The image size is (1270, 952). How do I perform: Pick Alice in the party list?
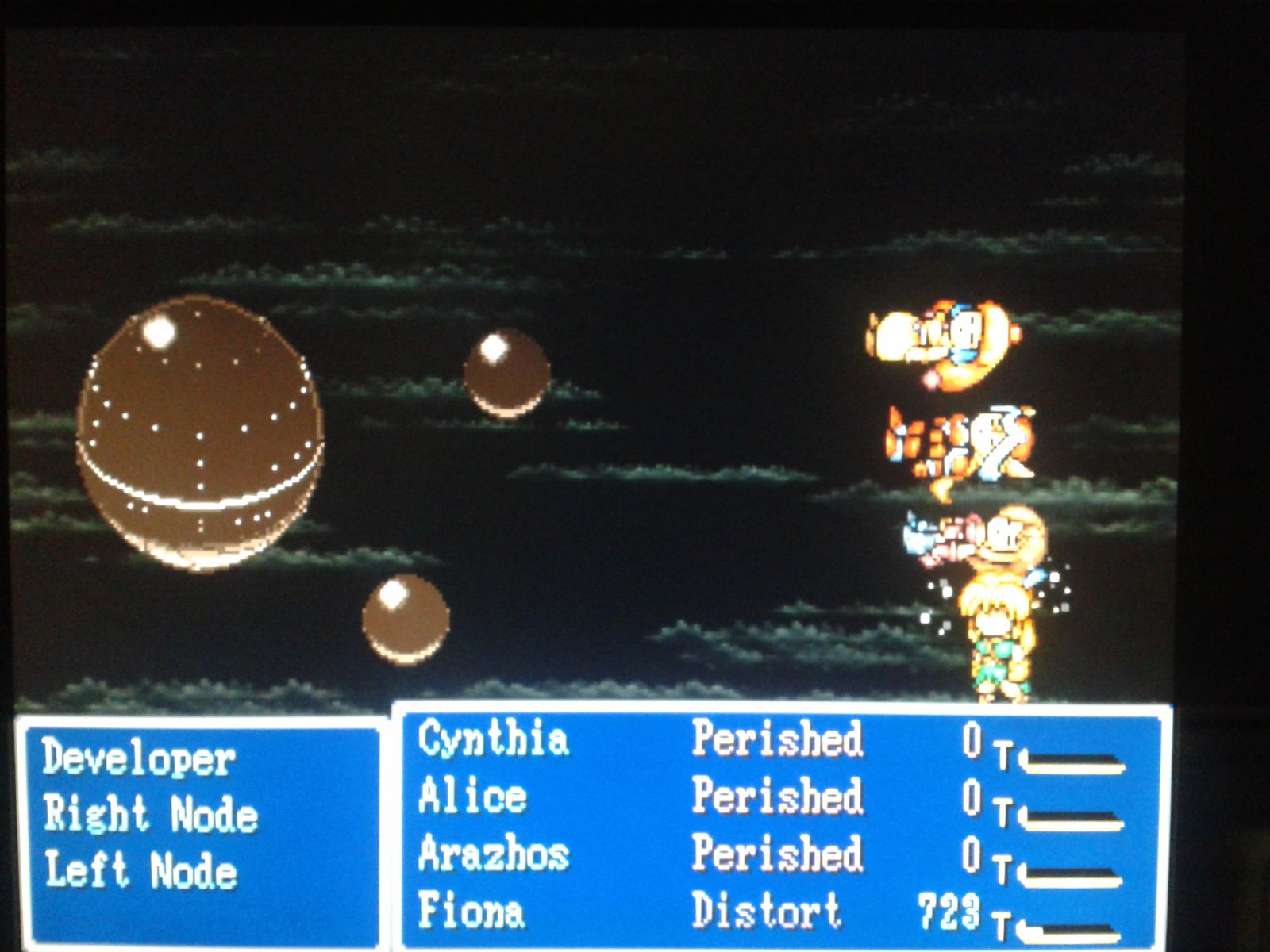tap(473, 796)
